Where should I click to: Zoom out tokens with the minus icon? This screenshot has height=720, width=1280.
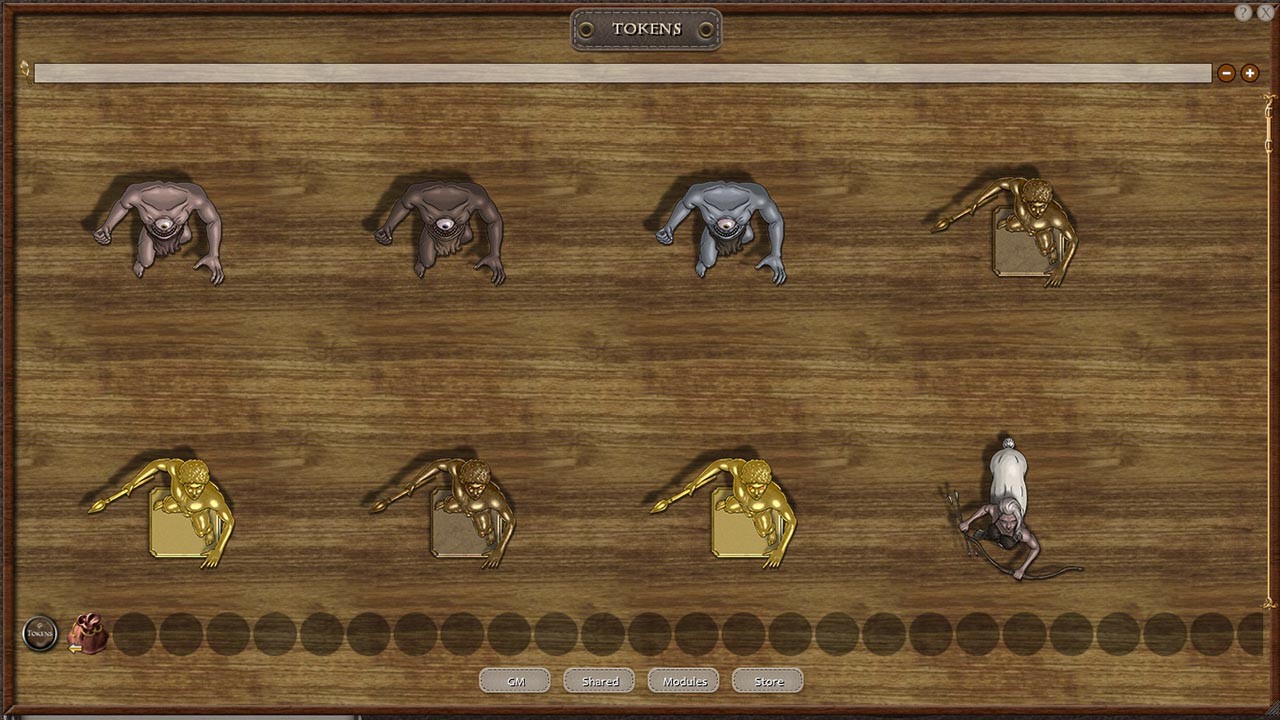[x=1226, y=72]
